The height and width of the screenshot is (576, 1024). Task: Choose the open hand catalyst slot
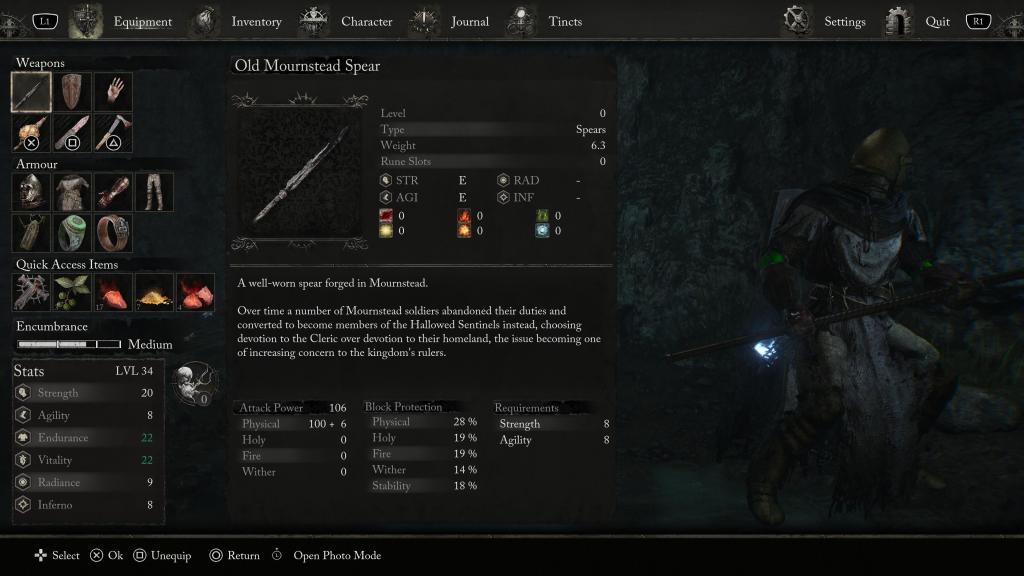click(113, 92)
